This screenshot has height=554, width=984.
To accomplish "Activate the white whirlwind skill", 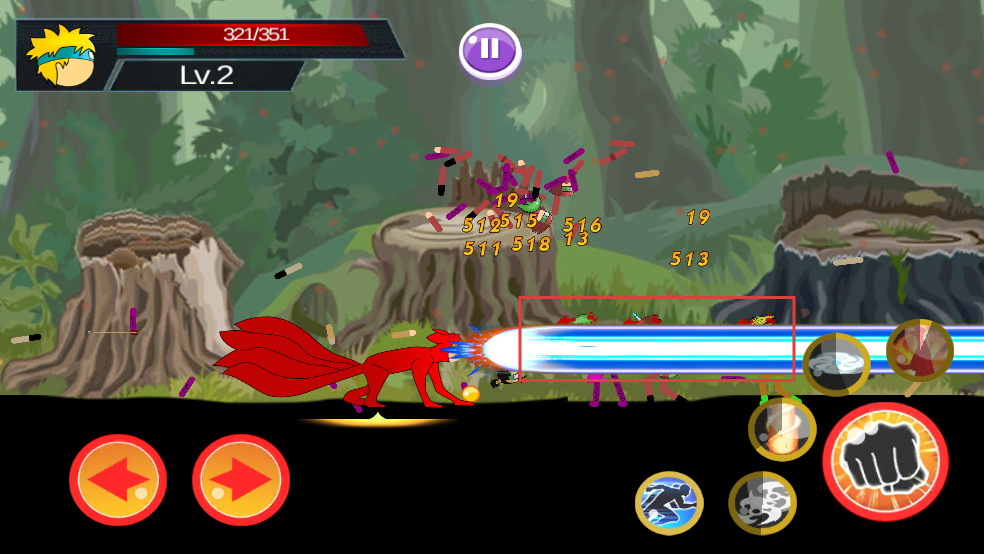I will tap(836, 364).
